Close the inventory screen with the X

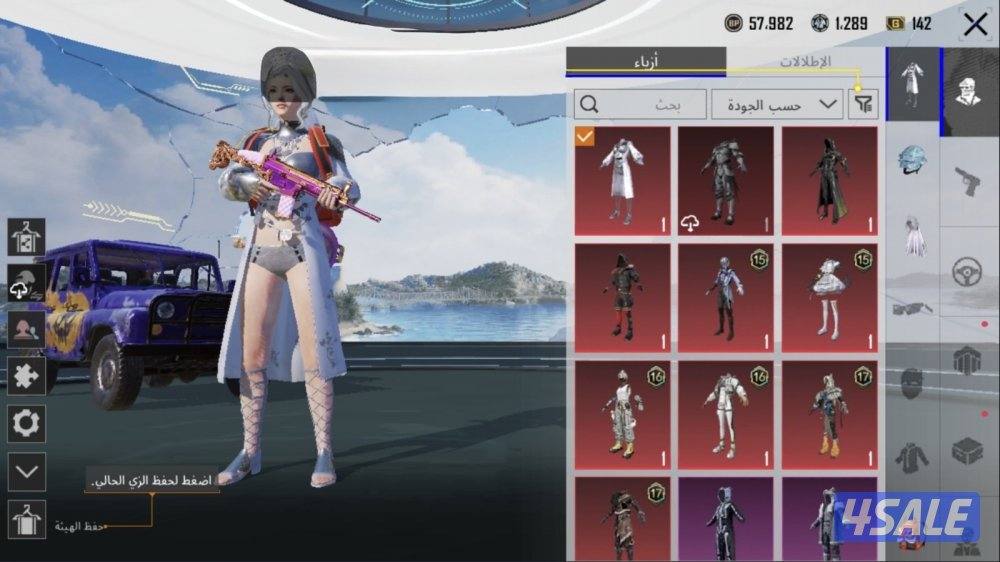974,24
